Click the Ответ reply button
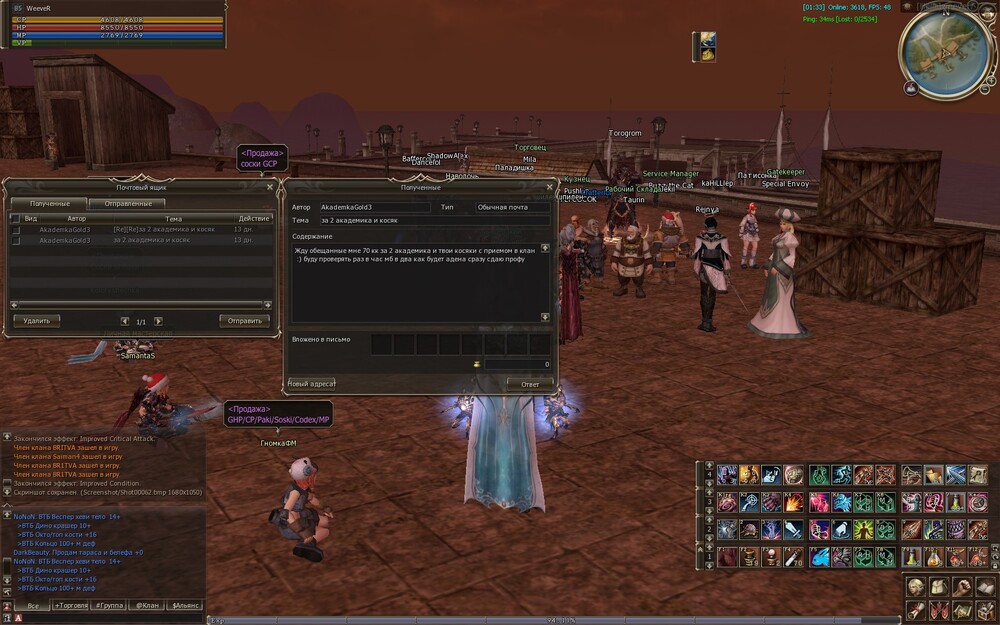This screenshot has width=1000, height=625. pos(529,384)
